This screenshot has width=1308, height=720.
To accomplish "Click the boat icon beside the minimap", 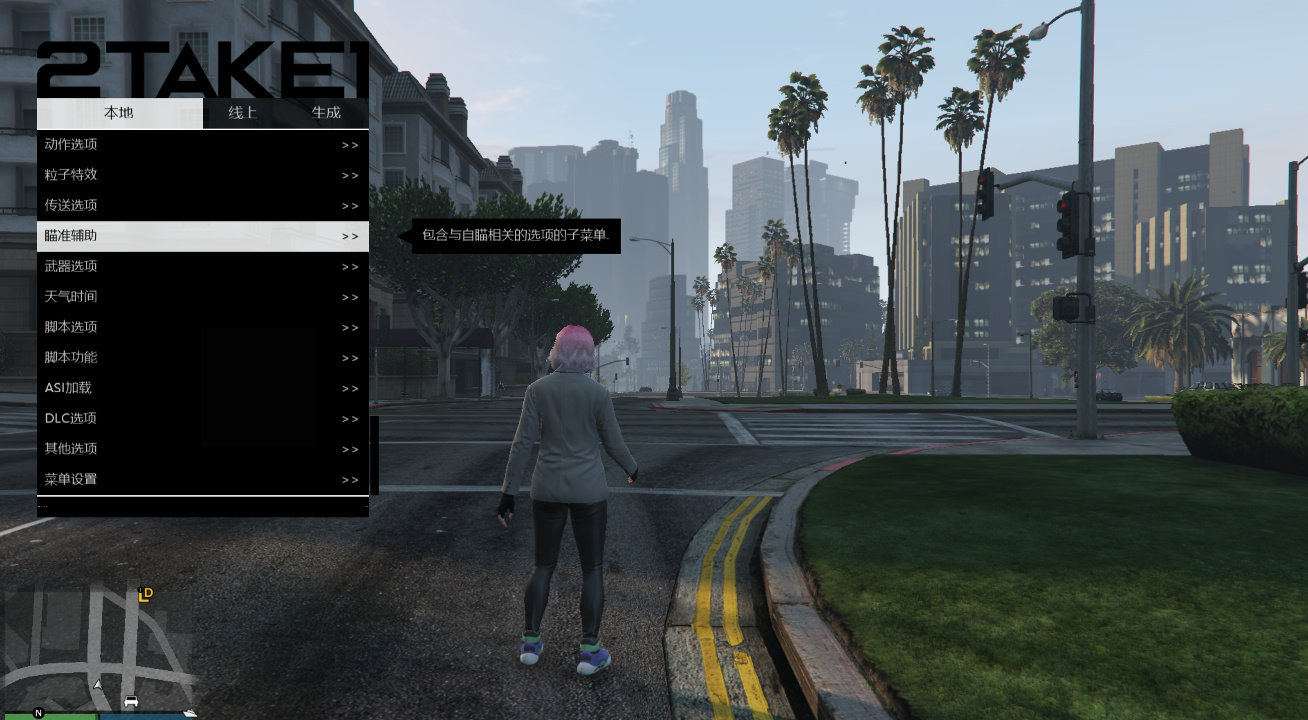I will click(x=190, y=713).
